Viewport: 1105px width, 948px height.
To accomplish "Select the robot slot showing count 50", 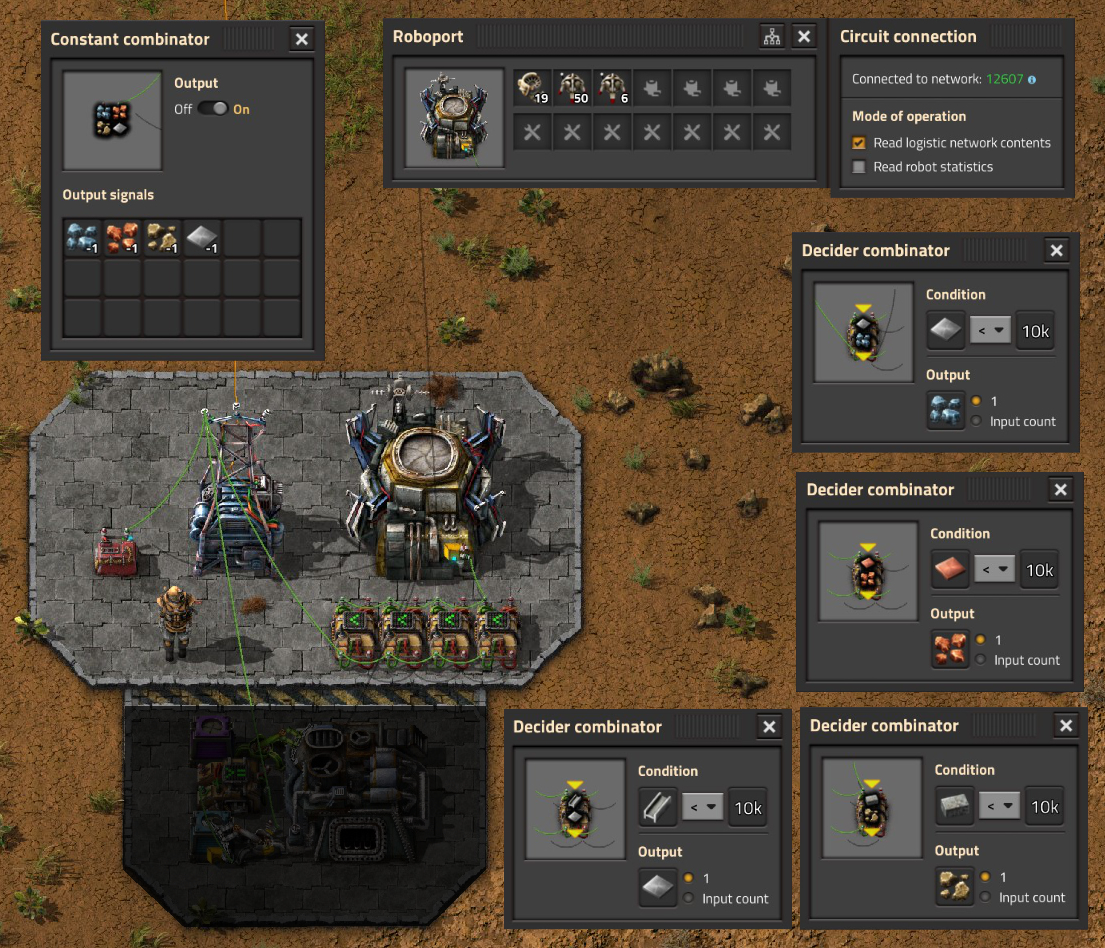I will (572, 88).
